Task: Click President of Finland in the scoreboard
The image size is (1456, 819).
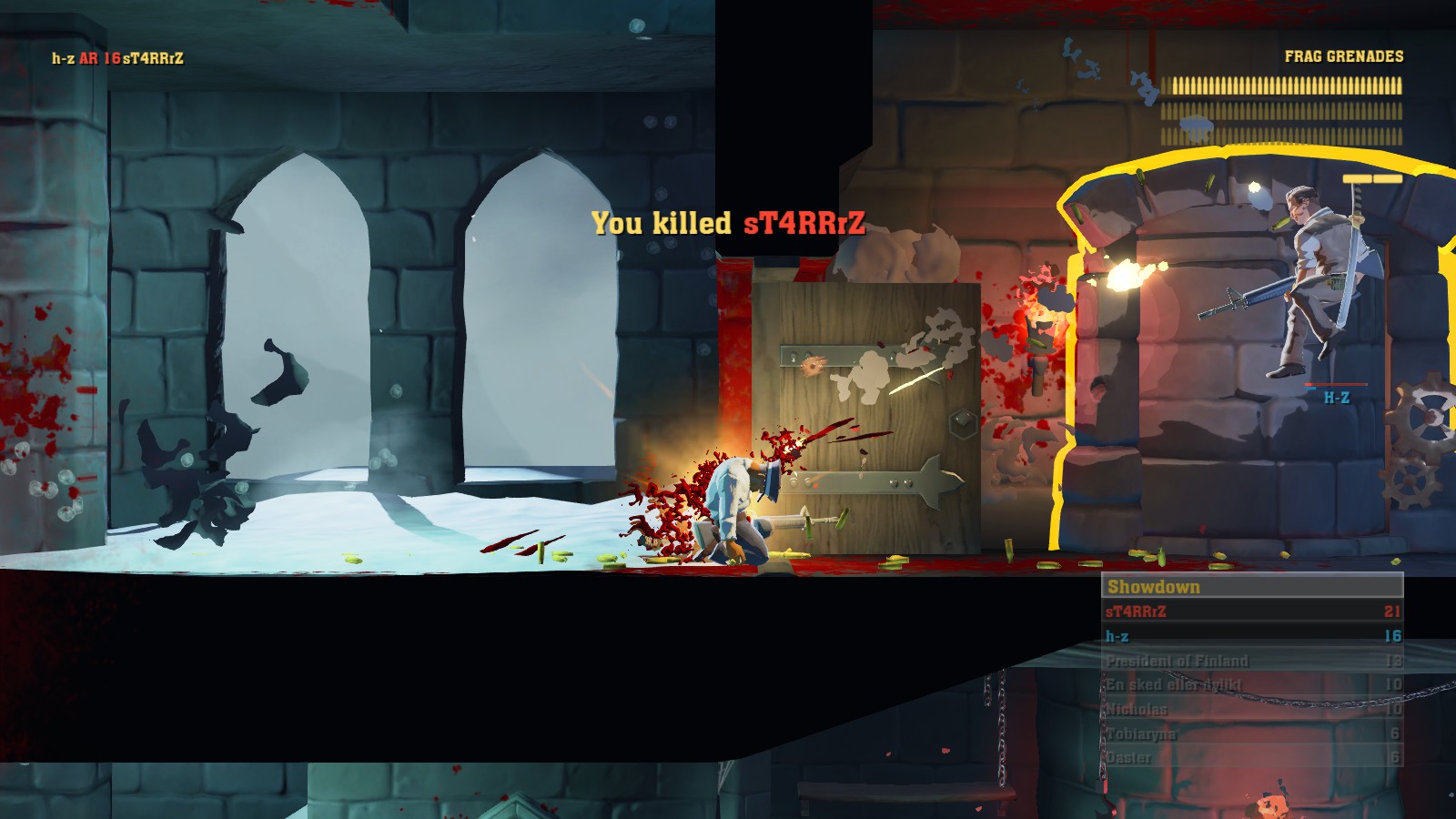Action: click(x=1251, y=661)
